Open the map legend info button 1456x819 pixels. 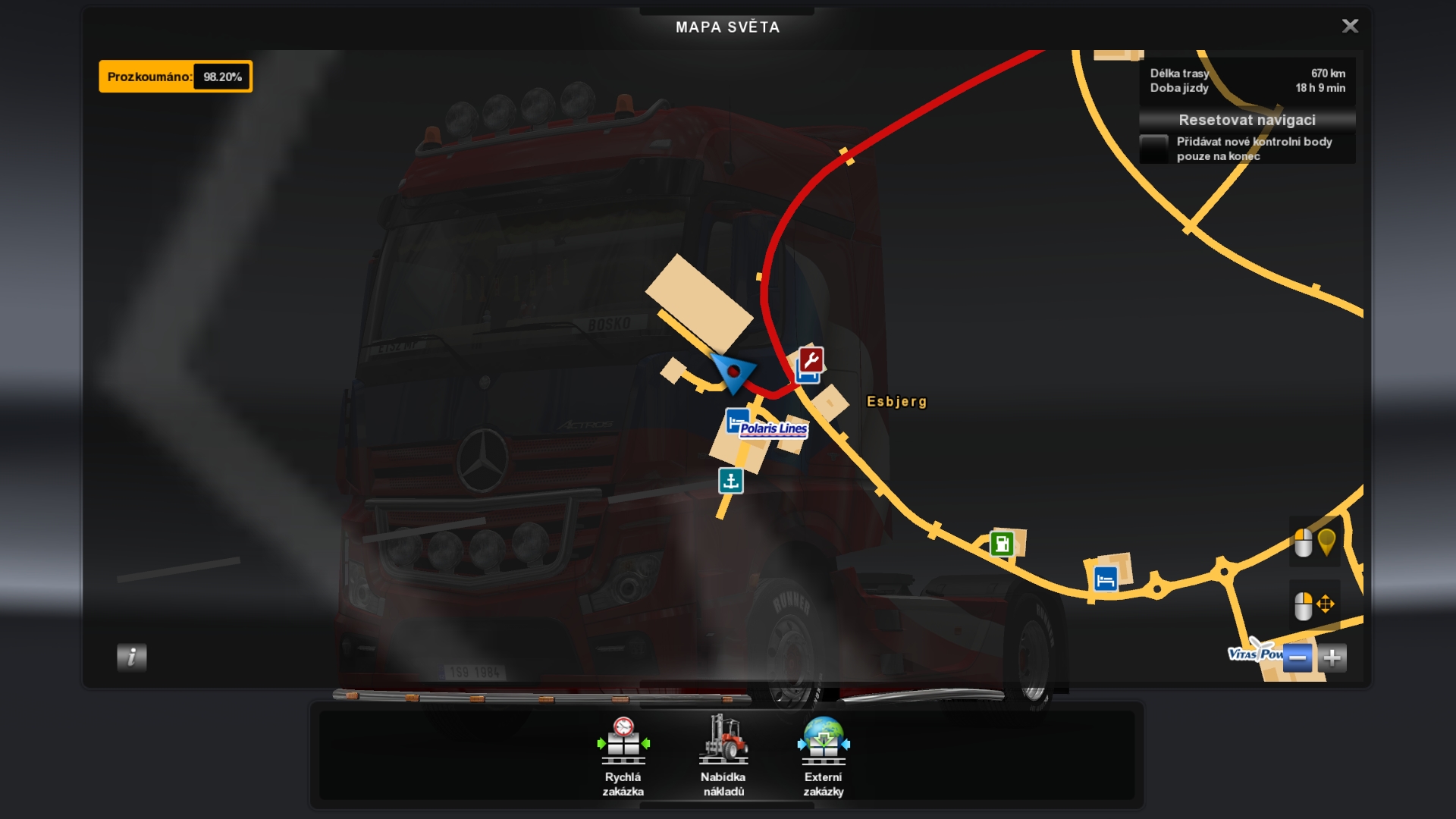pyautogui.click(x=131, y=657)
